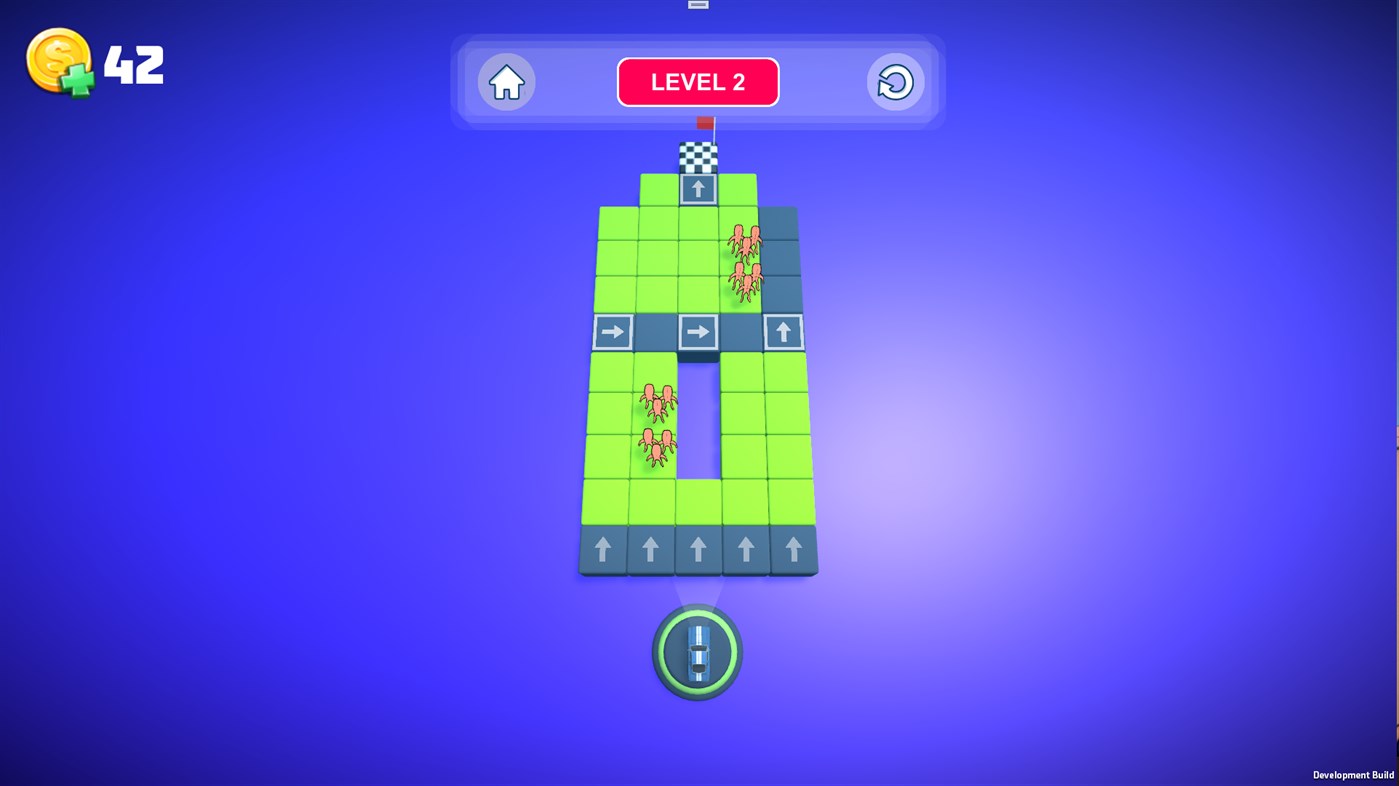Tap the middle up-arrow tile on the bottom row
The width and height of the screenshot is (1399, 786).
tap(698, 548)
